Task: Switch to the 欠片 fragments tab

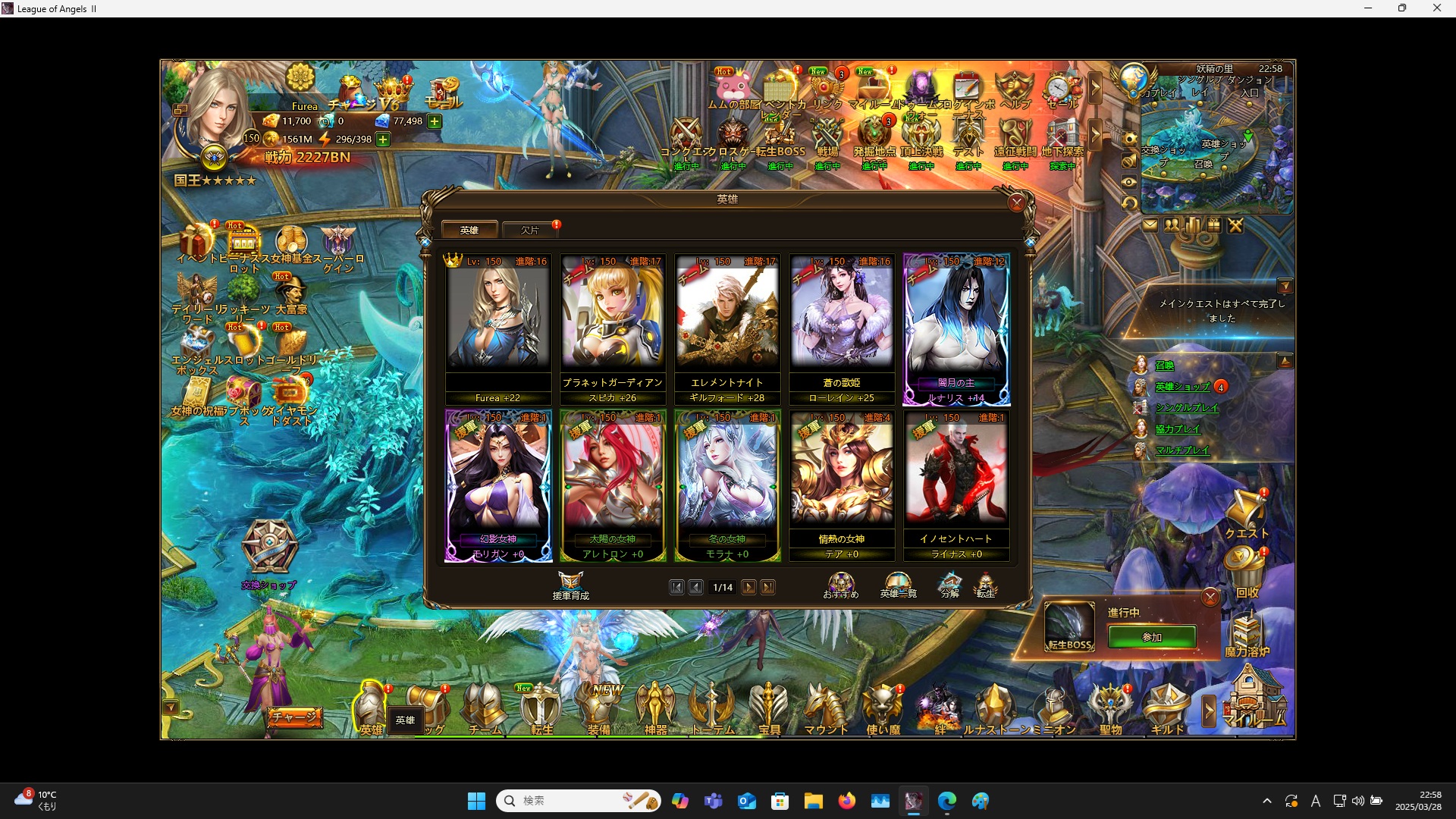Action: click(529, 230)
